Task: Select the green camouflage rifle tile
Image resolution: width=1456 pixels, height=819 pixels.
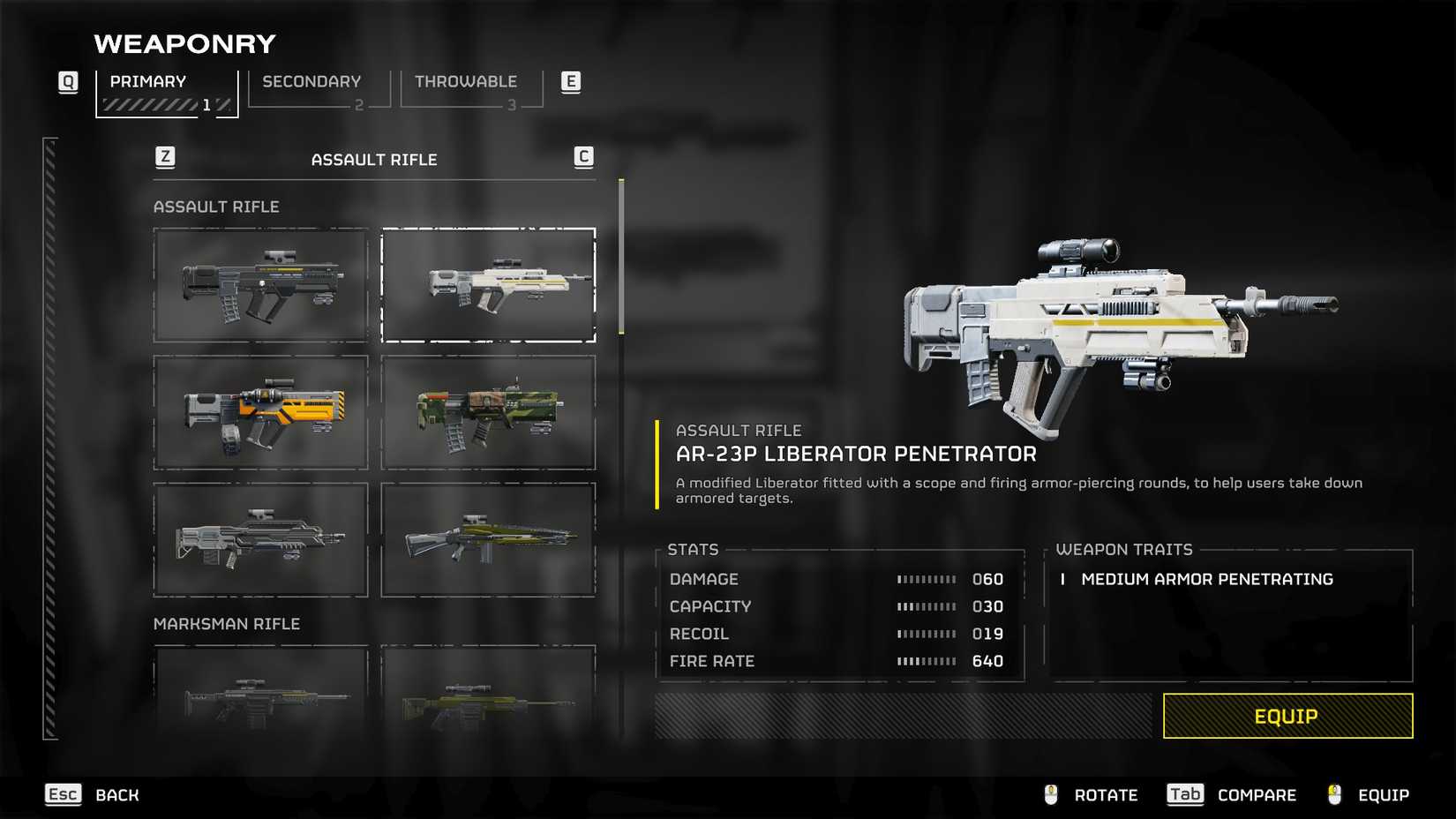Action: [488, 412]
